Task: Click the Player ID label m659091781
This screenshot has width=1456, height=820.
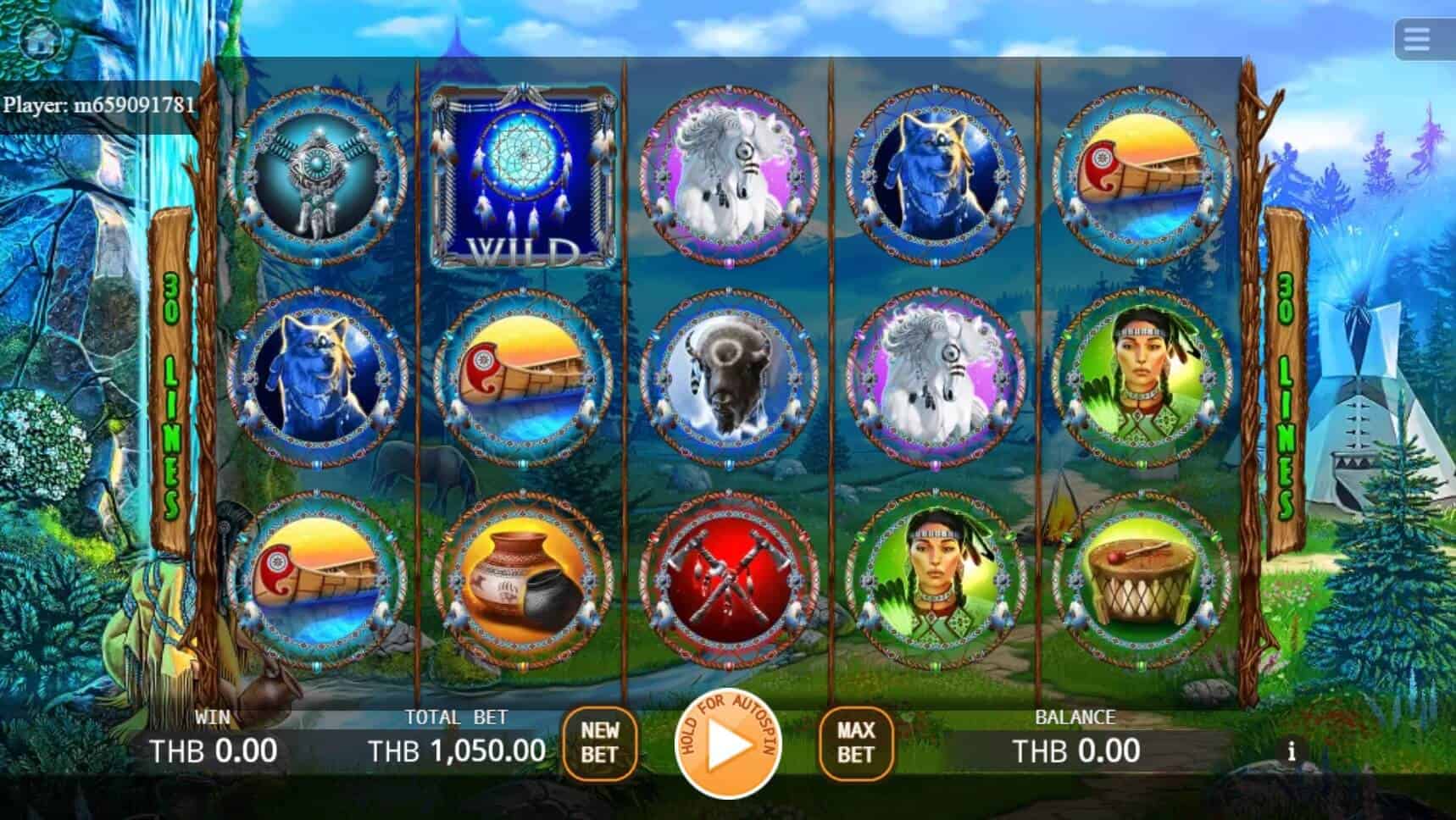Action: pyautogui.click(x=99, y=107)
